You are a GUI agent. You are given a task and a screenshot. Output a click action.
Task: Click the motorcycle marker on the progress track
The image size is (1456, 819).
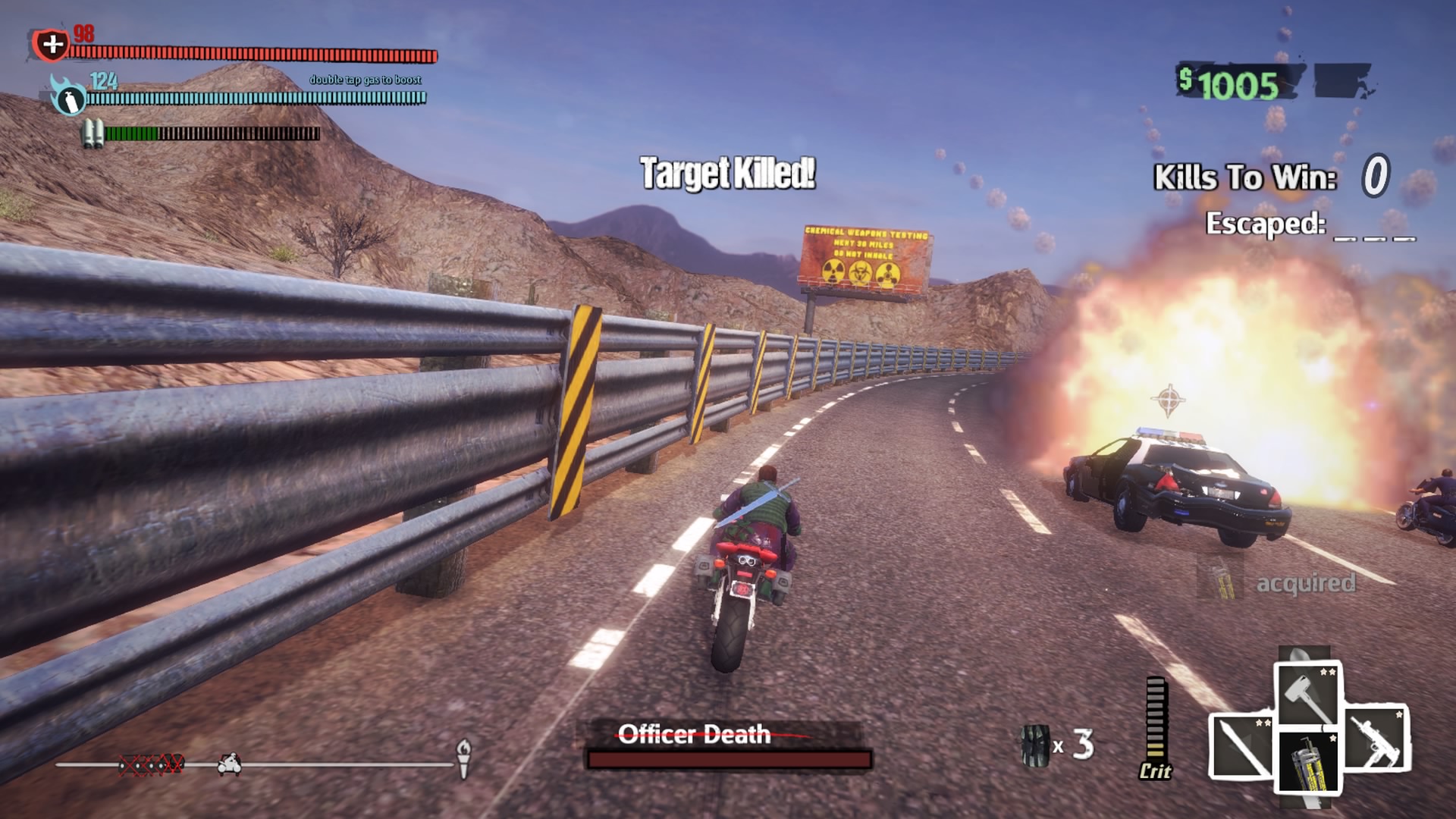[x=229, y=764]
